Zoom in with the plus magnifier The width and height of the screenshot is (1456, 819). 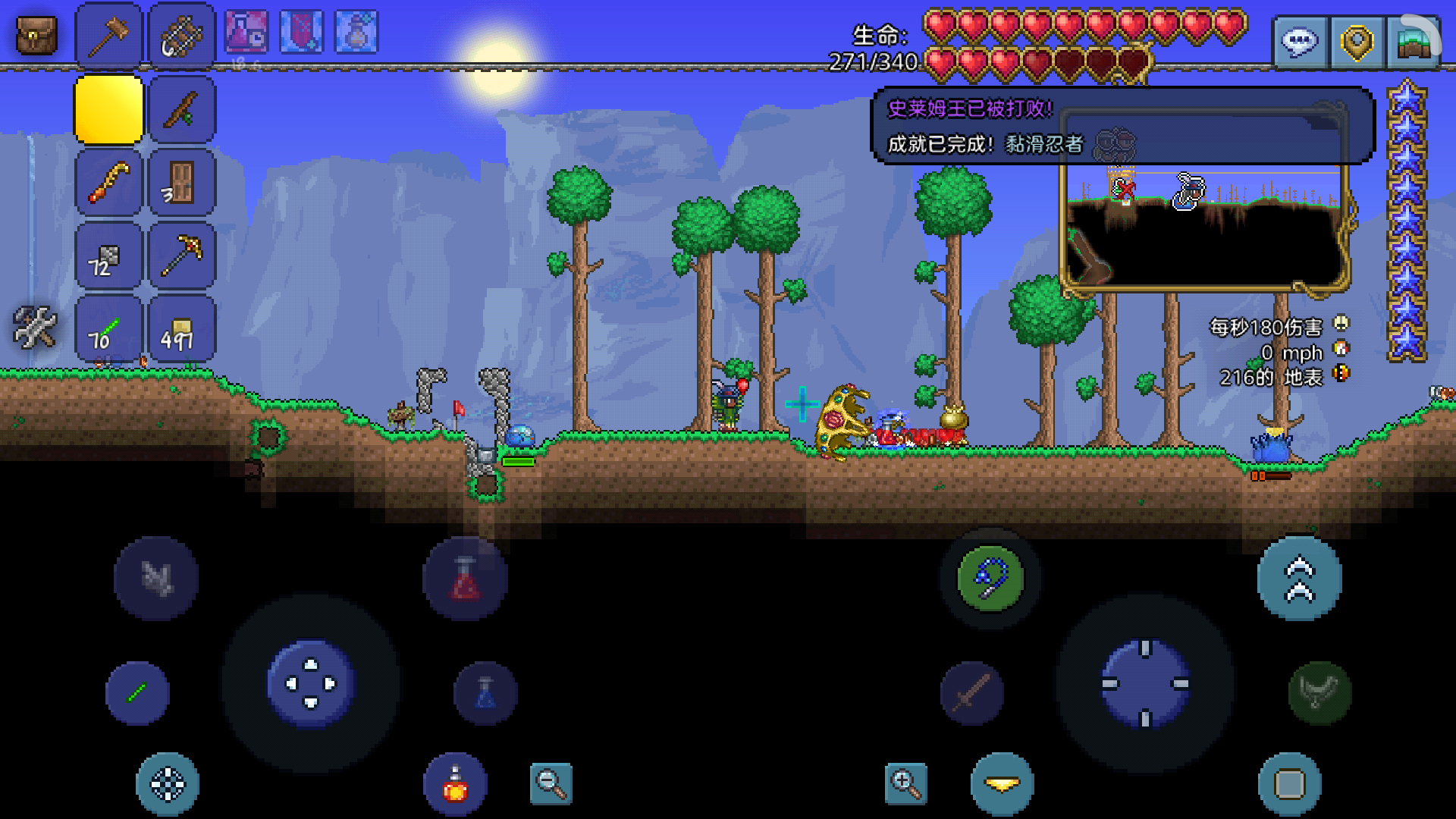tap(905, 783)
